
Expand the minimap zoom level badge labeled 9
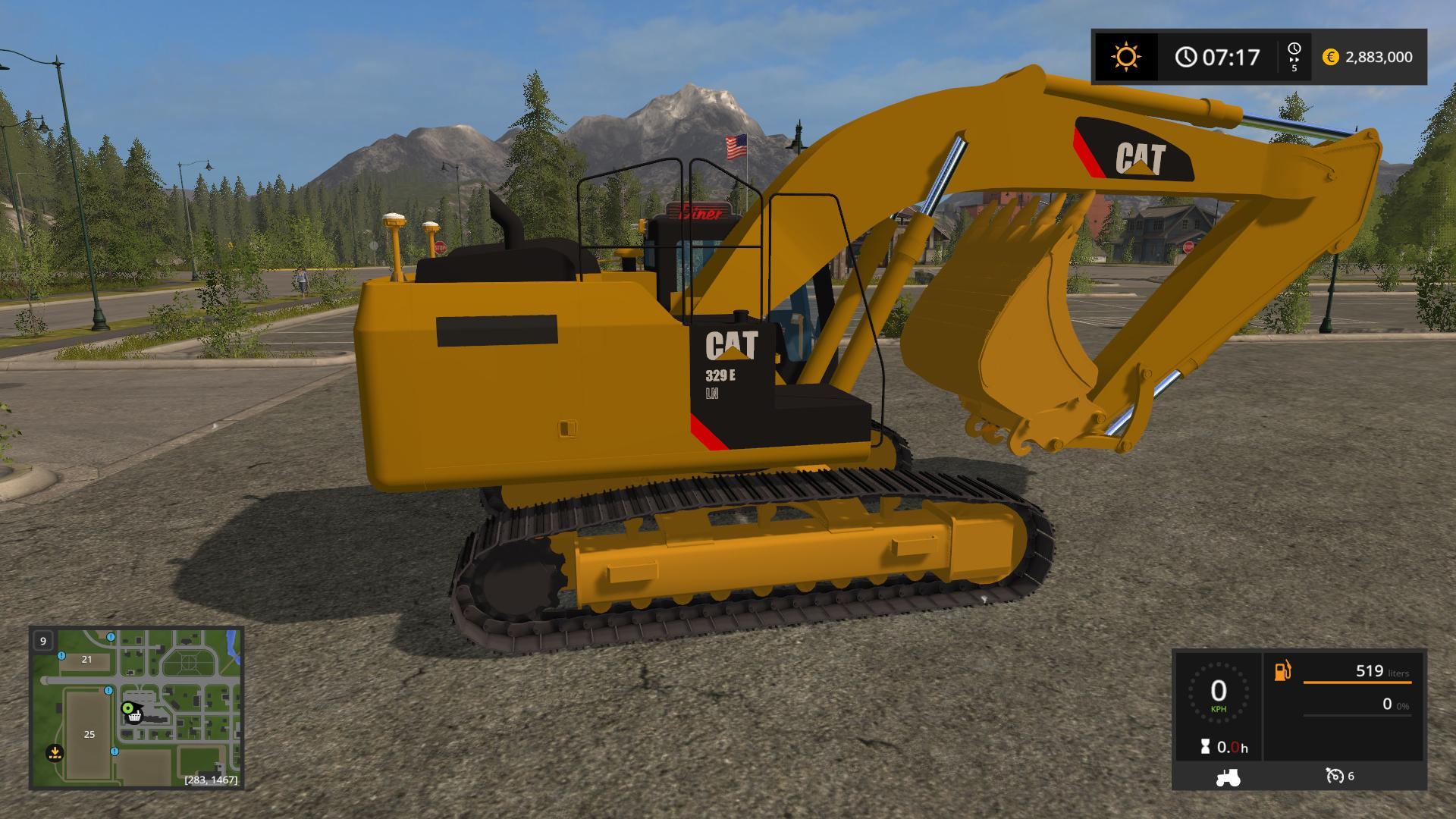point(43,641)
